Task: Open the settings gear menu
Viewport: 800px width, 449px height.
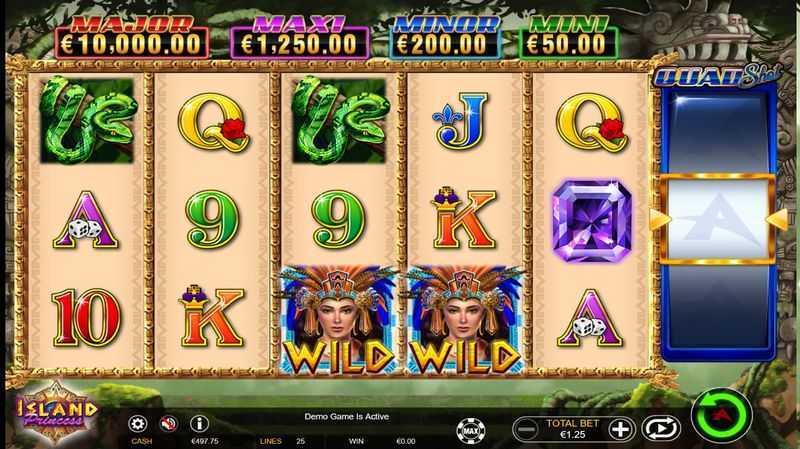Action: (138, 424)
